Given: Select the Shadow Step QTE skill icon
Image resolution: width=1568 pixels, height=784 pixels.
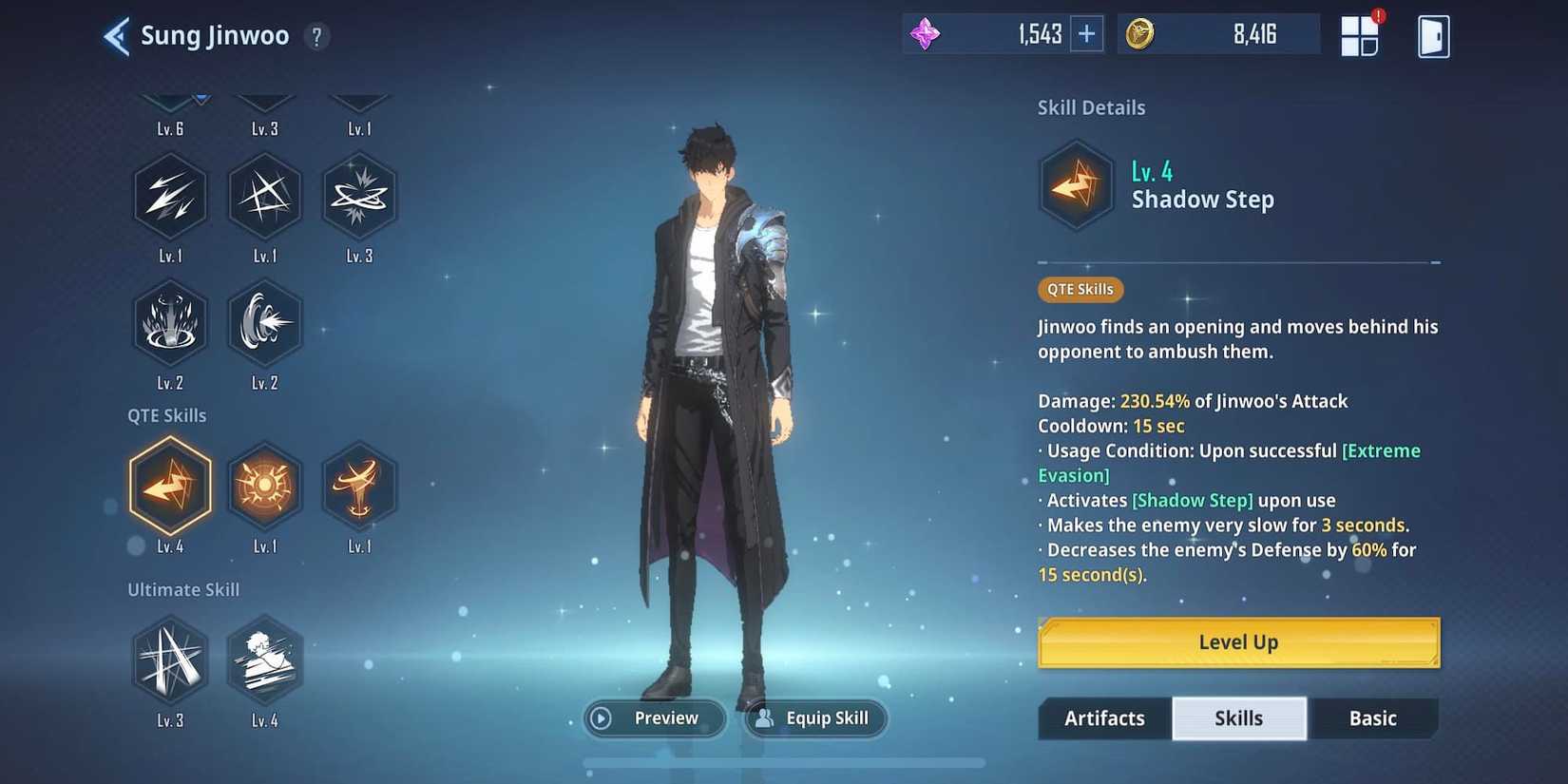Looking at the screenshot, I should point(170,488).
